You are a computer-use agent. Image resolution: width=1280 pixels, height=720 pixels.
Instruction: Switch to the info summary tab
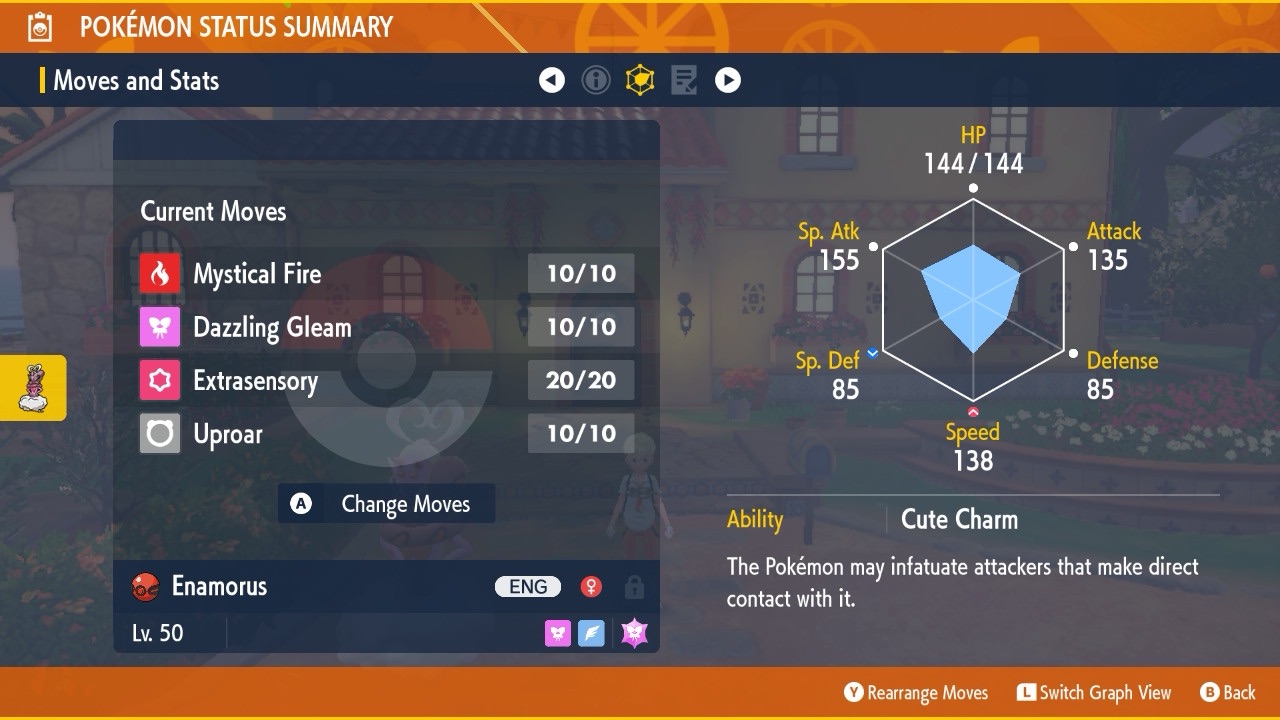[596, 80]
